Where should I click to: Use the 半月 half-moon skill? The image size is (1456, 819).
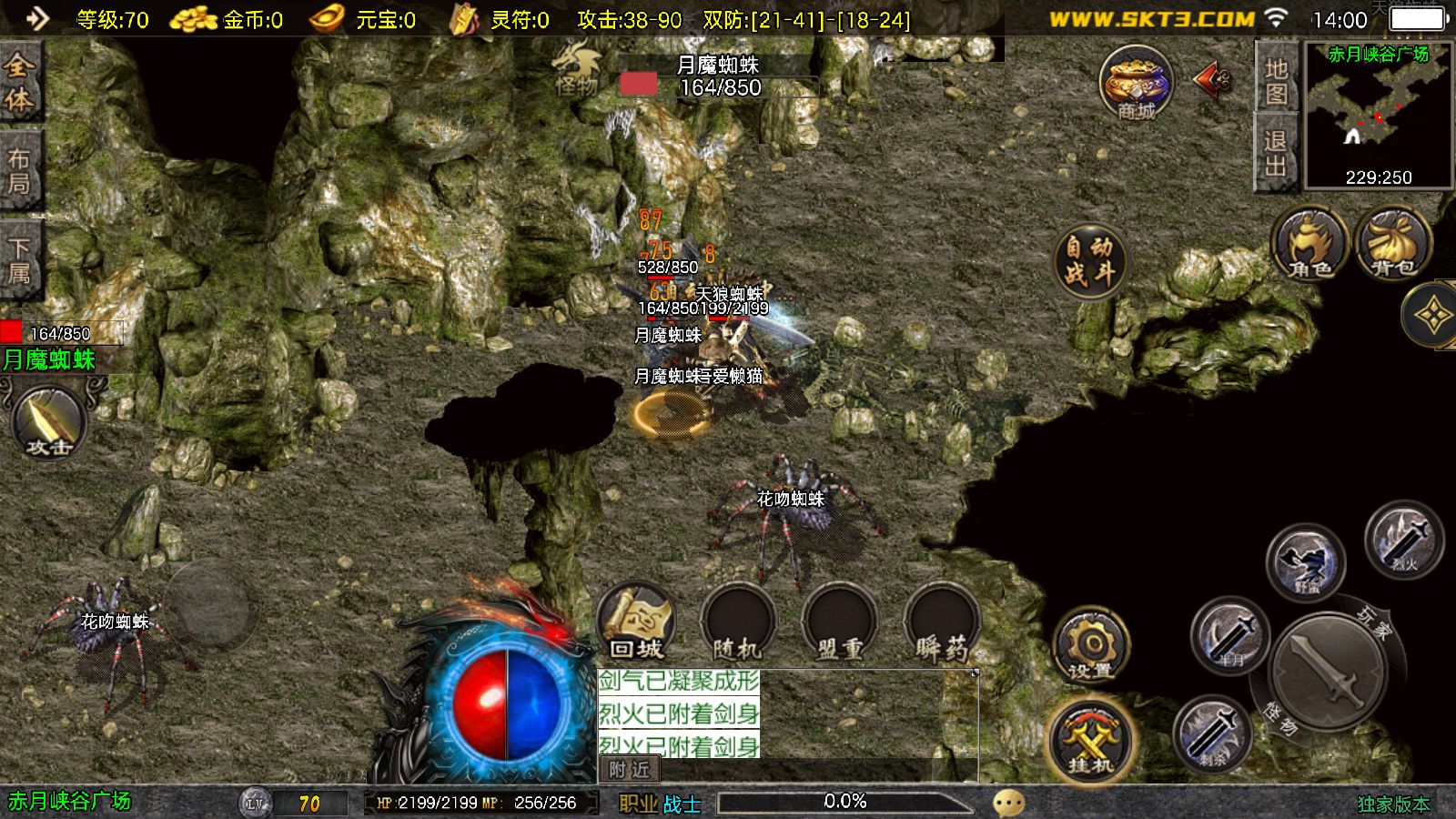pos(1229,636)
